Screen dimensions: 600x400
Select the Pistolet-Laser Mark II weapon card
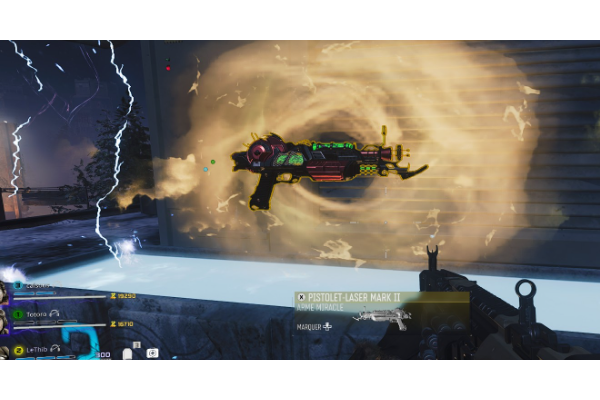coord(380,310)
